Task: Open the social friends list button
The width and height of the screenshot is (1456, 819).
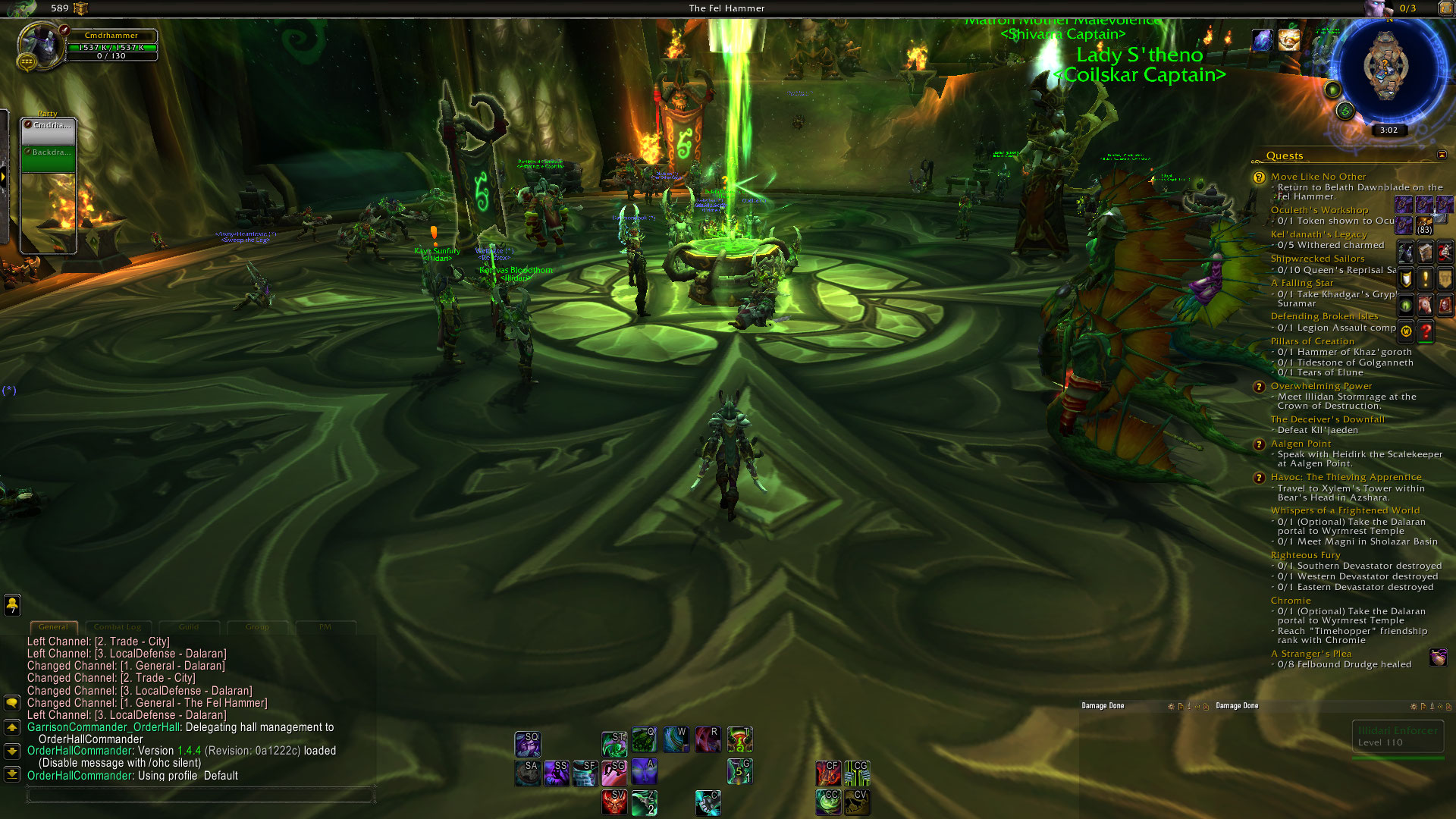Action: tap(12, 604)
